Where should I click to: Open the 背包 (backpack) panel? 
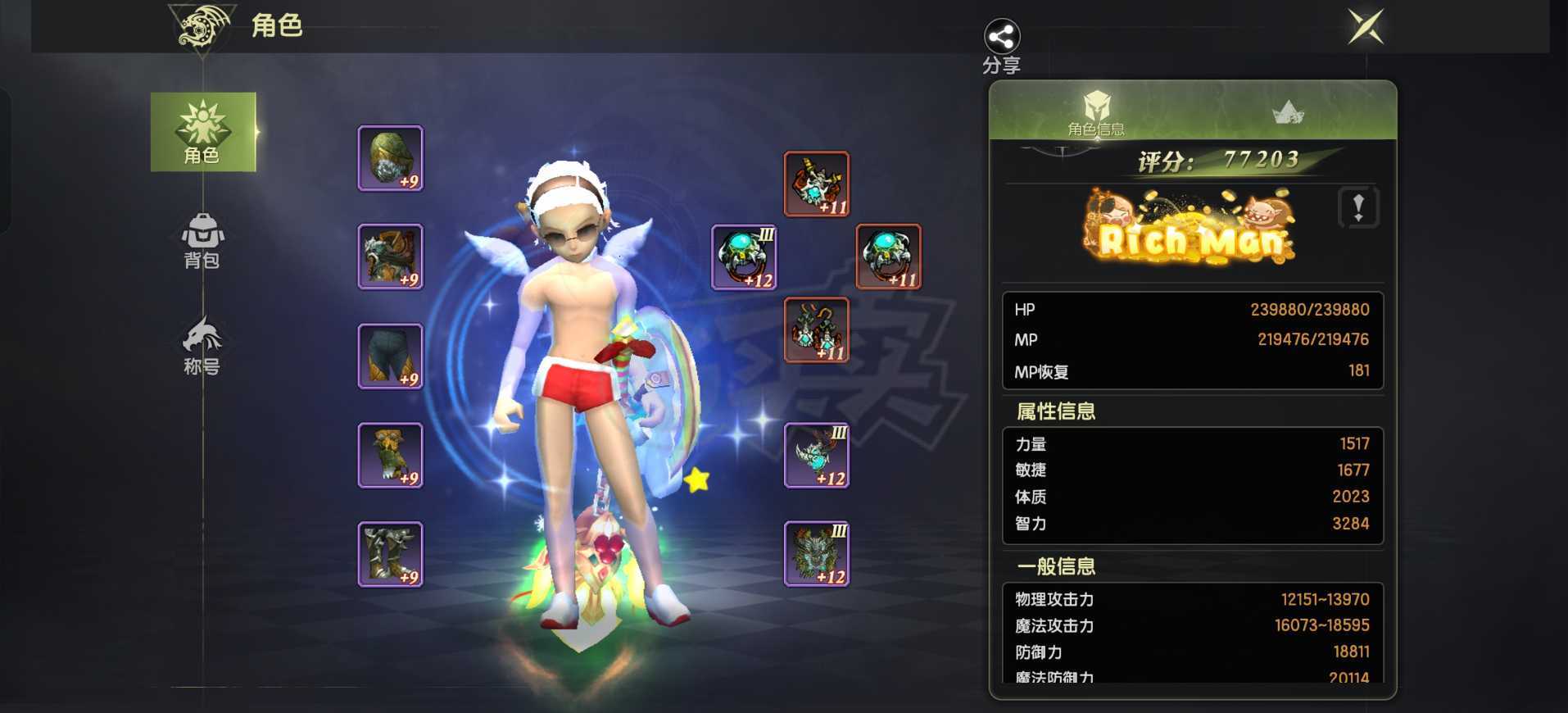pyautogui.click(x=202, y=243)
